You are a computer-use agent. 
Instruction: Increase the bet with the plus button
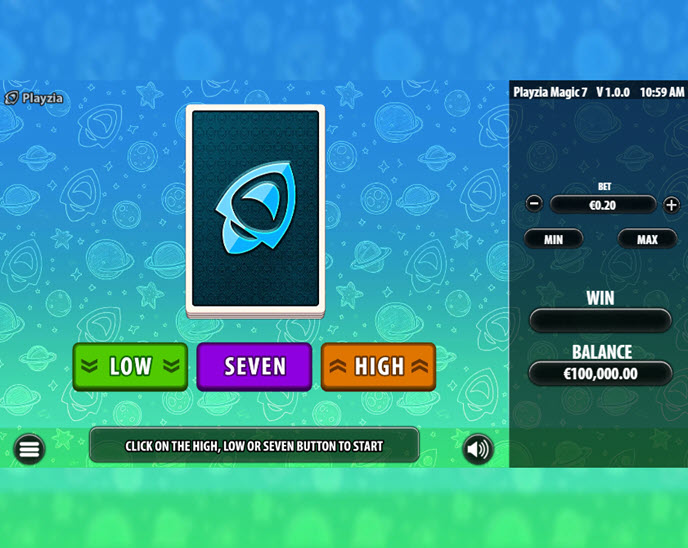(x=671, y=204)
